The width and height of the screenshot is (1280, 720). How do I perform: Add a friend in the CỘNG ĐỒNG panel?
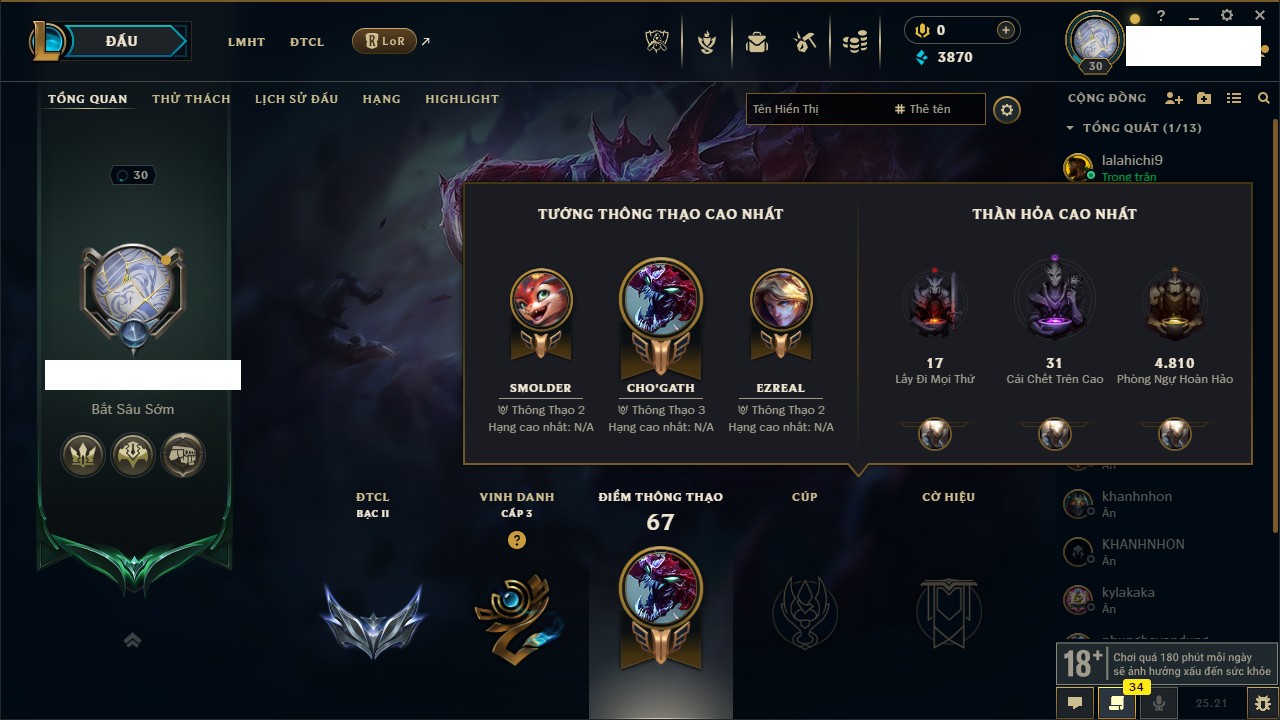point(1174,99)
